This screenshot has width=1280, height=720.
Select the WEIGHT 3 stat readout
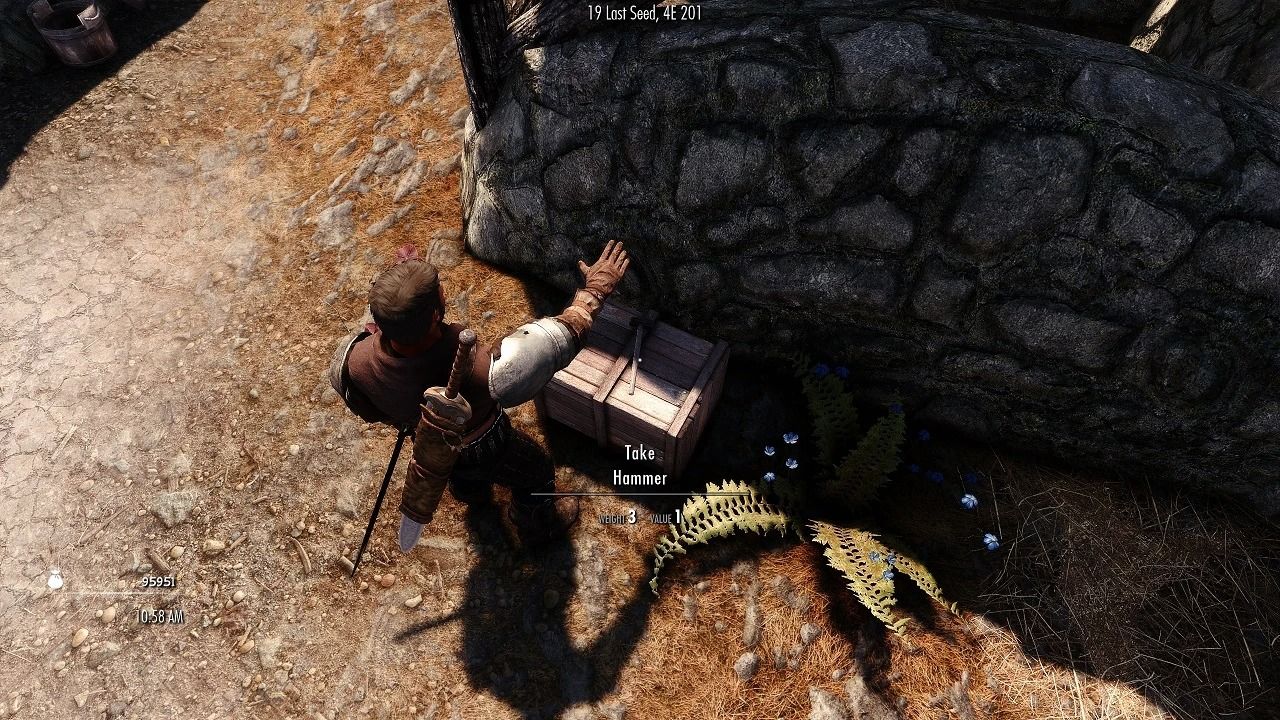click(x=617, y=517)
